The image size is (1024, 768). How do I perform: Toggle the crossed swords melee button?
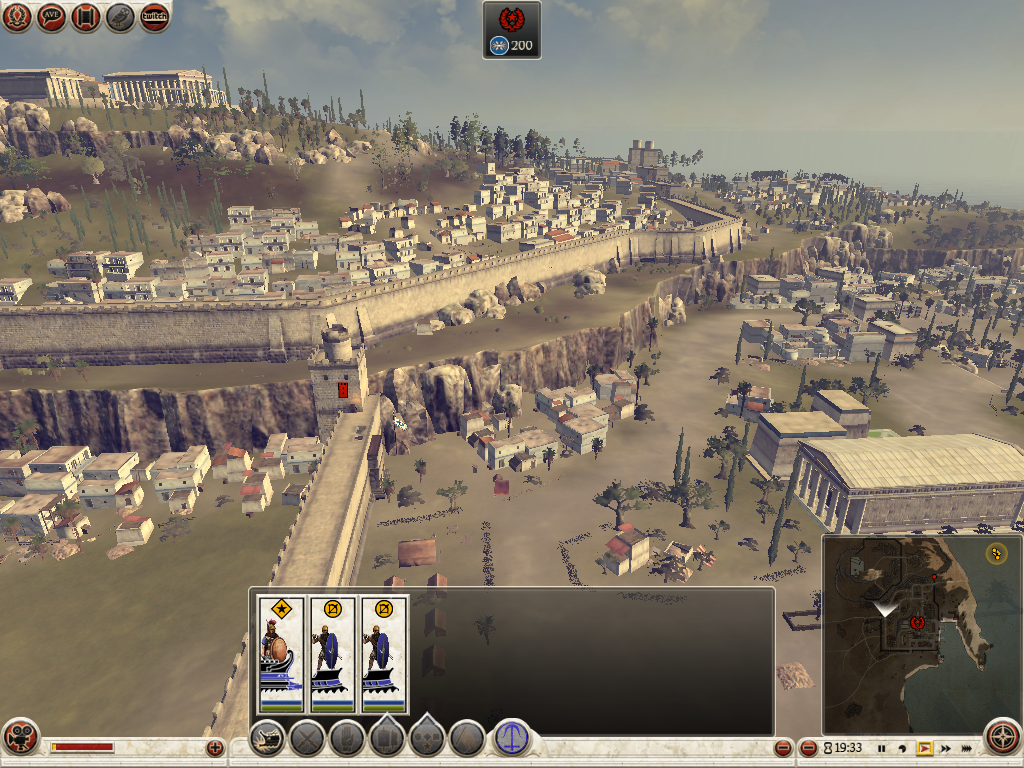coord(307,738)
